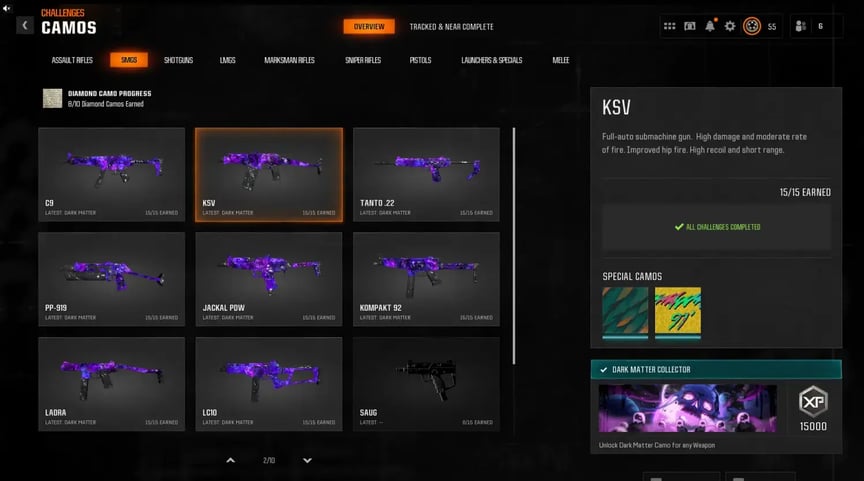Select the C9 weapon tile
This screenshot has height=481, width=864.
pyautogui.click(x=111, y=174)
